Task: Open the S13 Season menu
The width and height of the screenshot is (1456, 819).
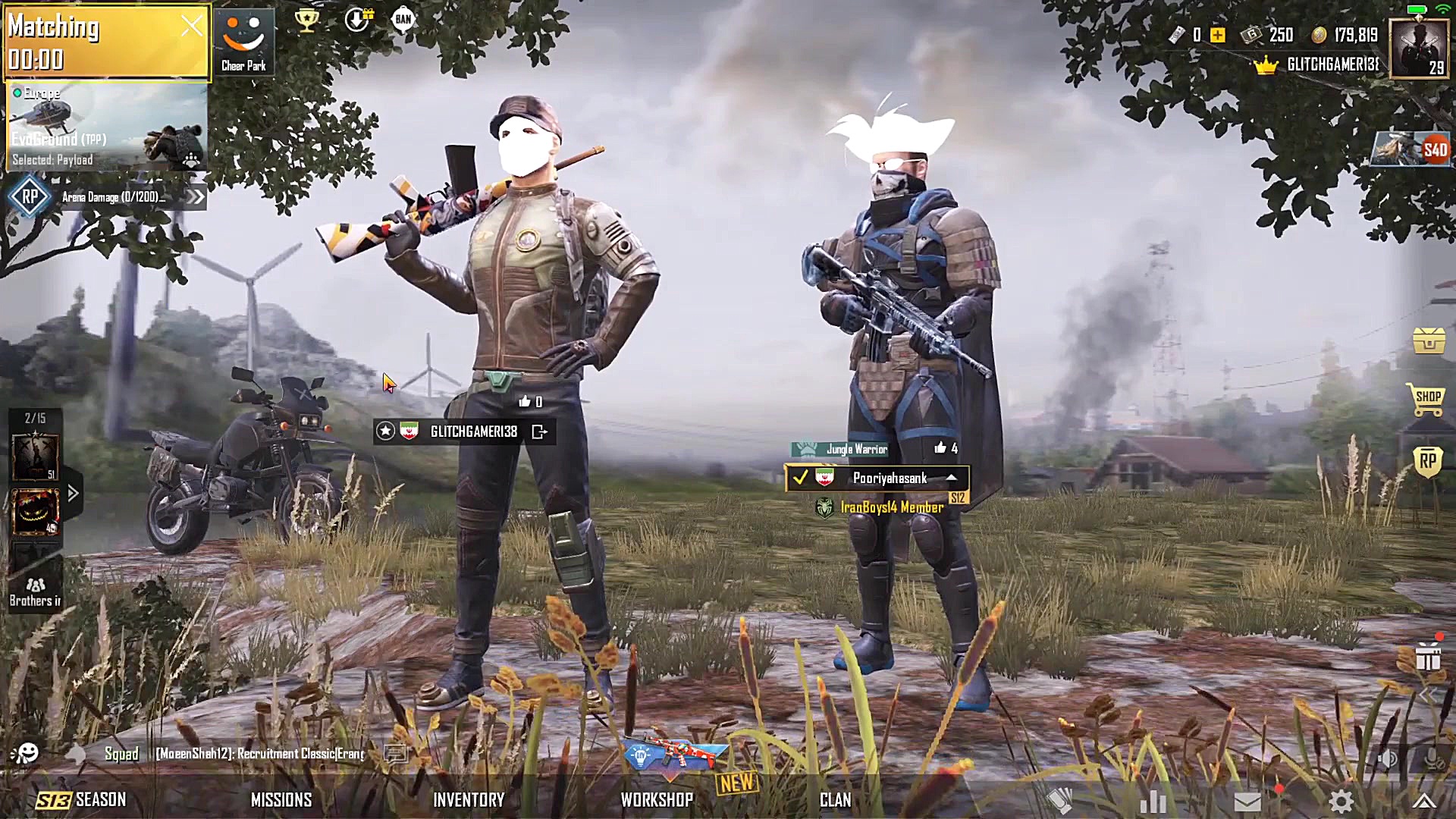Action: [82, 800]
